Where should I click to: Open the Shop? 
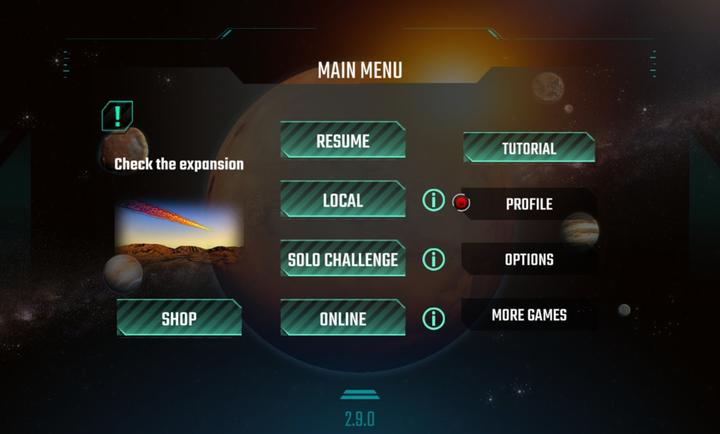coord(179,319)
